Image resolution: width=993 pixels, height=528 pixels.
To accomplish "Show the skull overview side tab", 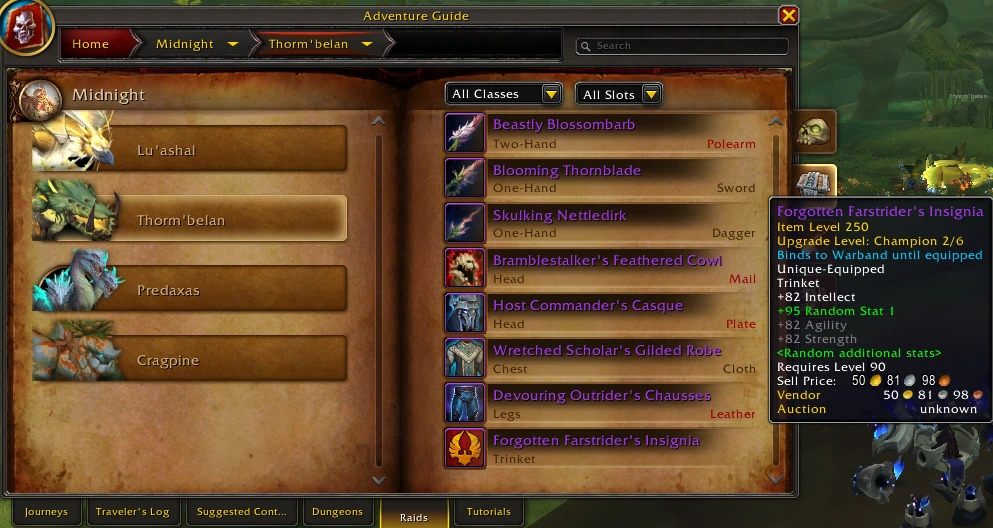I will point(815,132).
